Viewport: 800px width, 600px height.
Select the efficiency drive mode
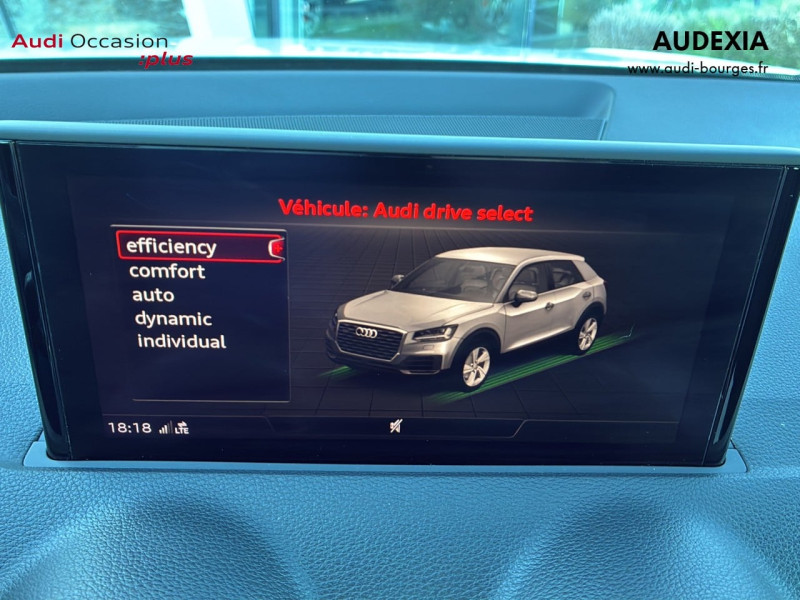(x=172, y=247)
